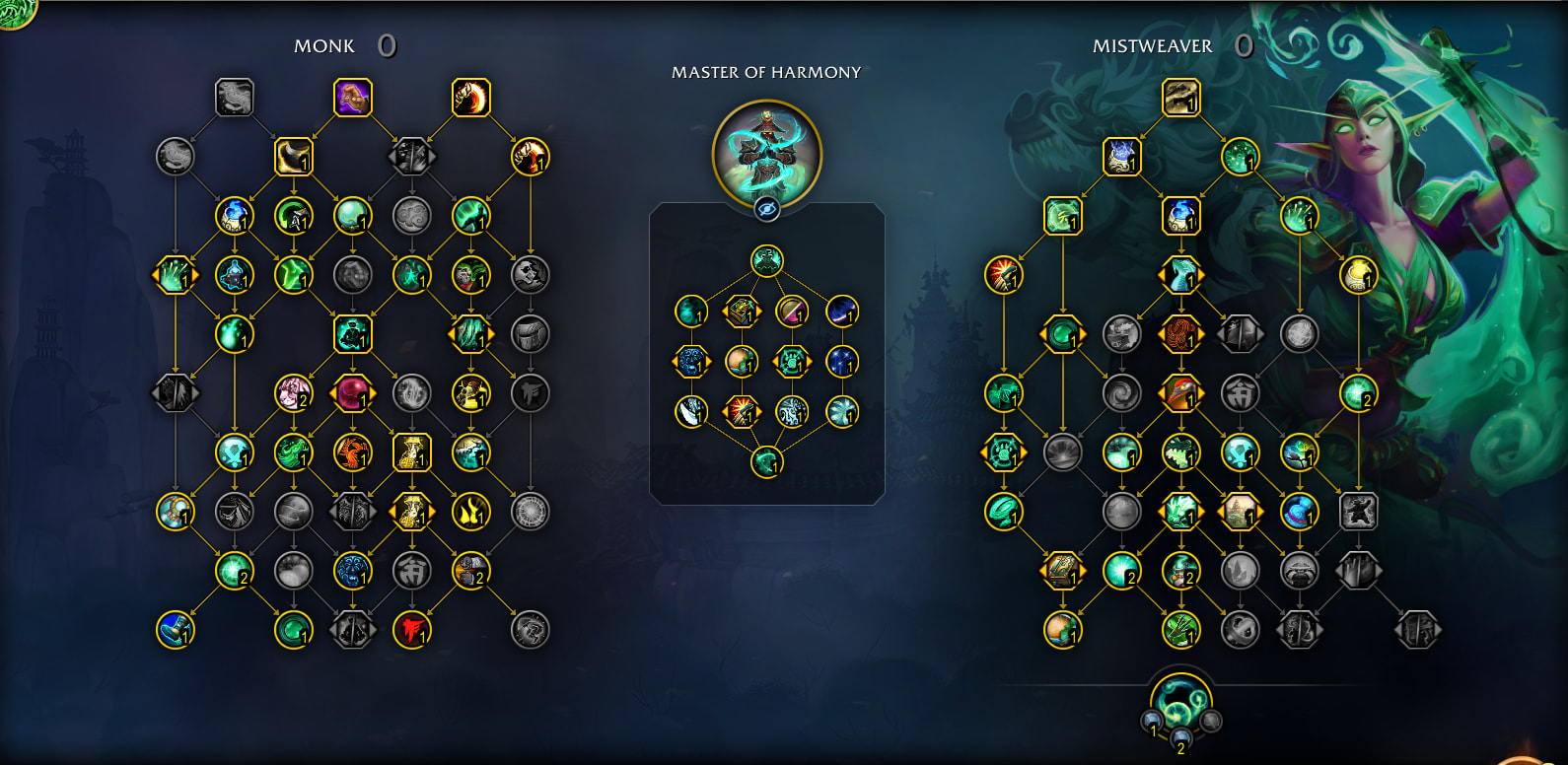Select the red burst fist Mistweaver talent
Screen dimensions: 1568x765
(1003, 275)
